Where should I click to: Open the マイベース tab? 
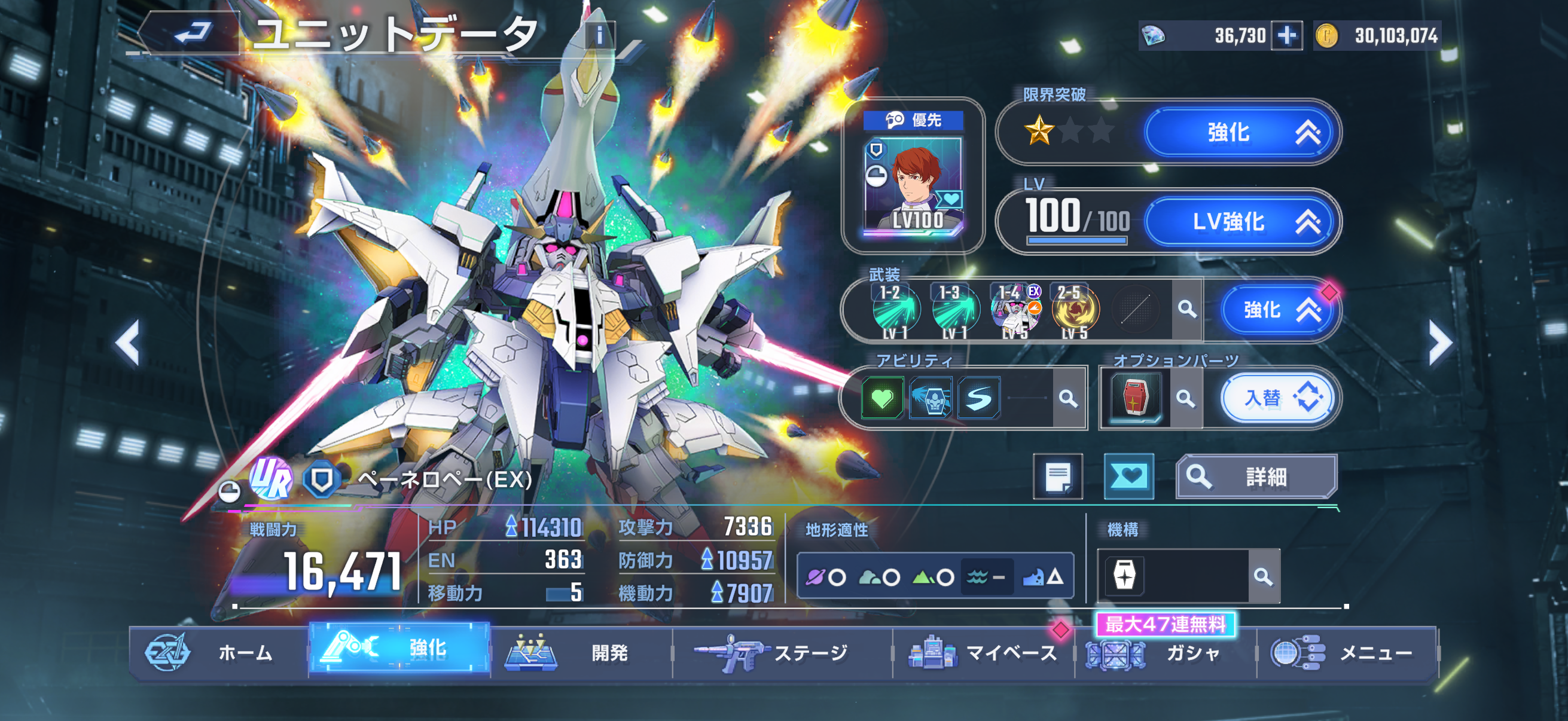point(983,653)
